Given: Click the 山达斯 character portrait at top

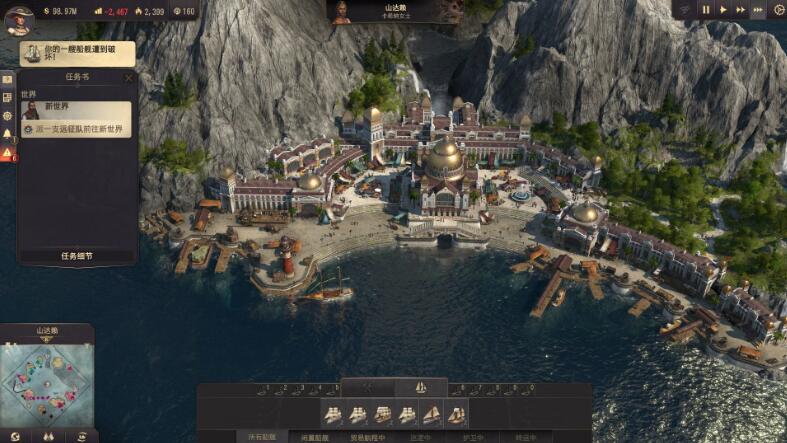Looking at the screenshot, I should pyautogui.click(x=342, y=12).
